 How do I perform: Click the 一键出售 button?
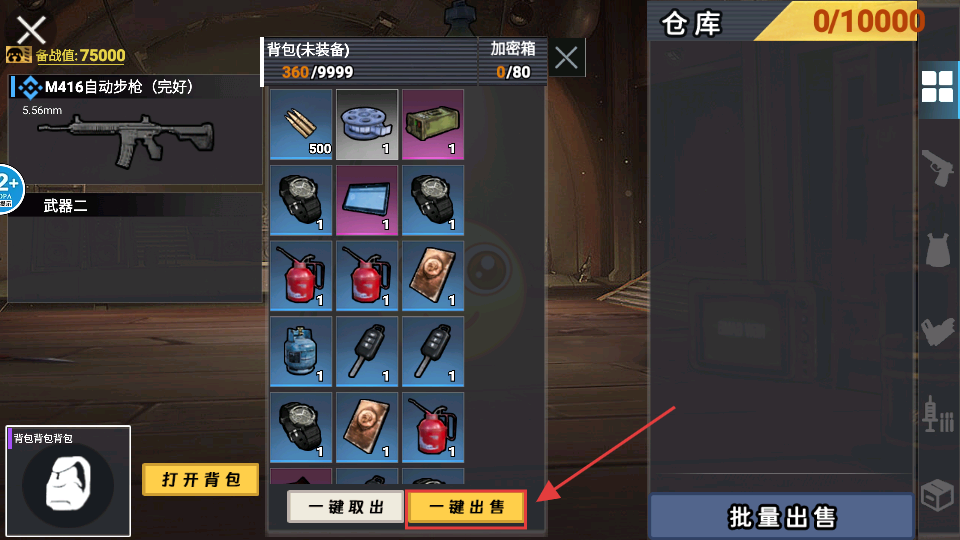pyautogui.click(x=466, y=507)
